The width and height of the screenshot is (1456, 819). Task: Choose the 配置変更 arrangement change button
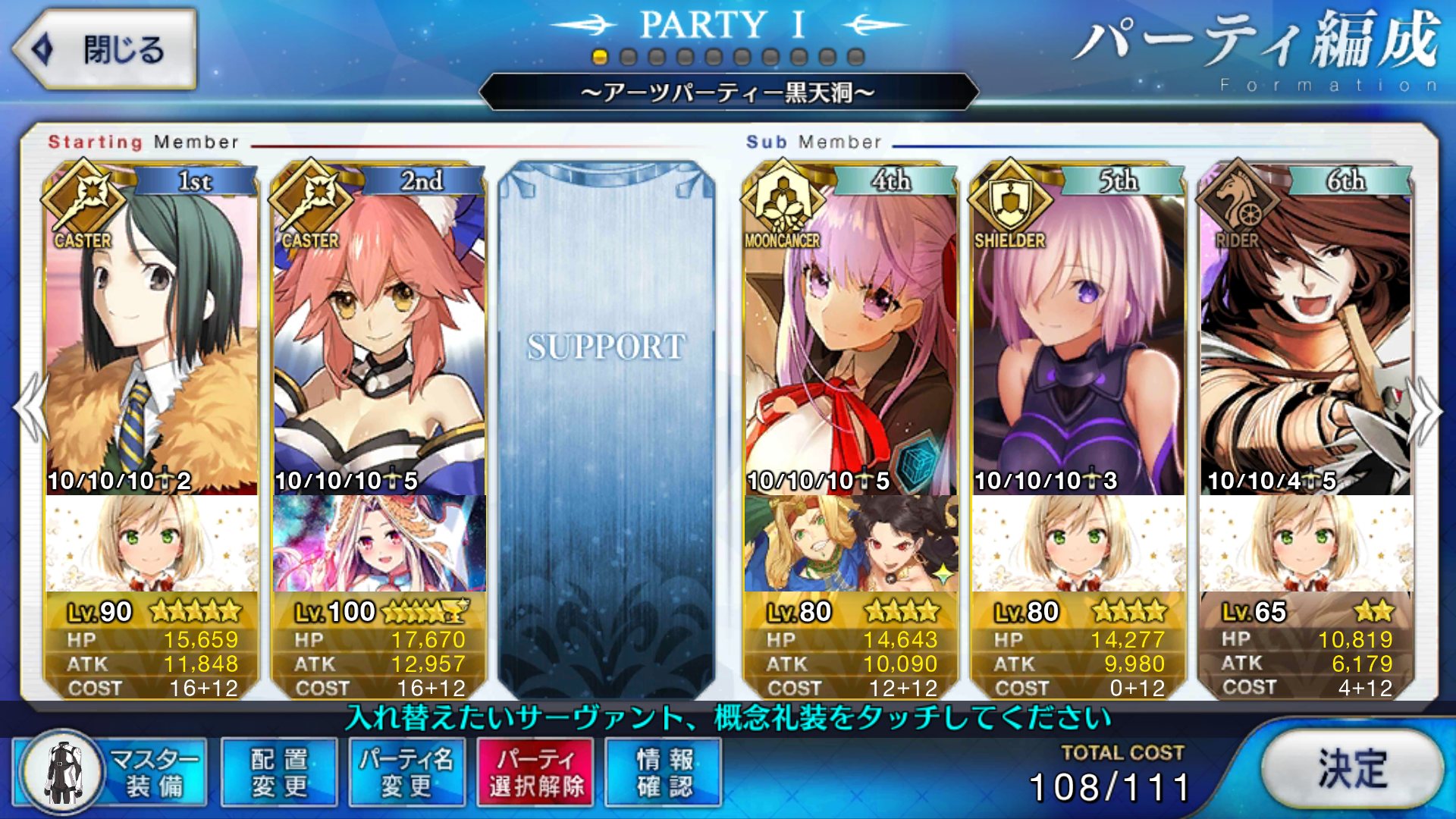coord(279,773)
